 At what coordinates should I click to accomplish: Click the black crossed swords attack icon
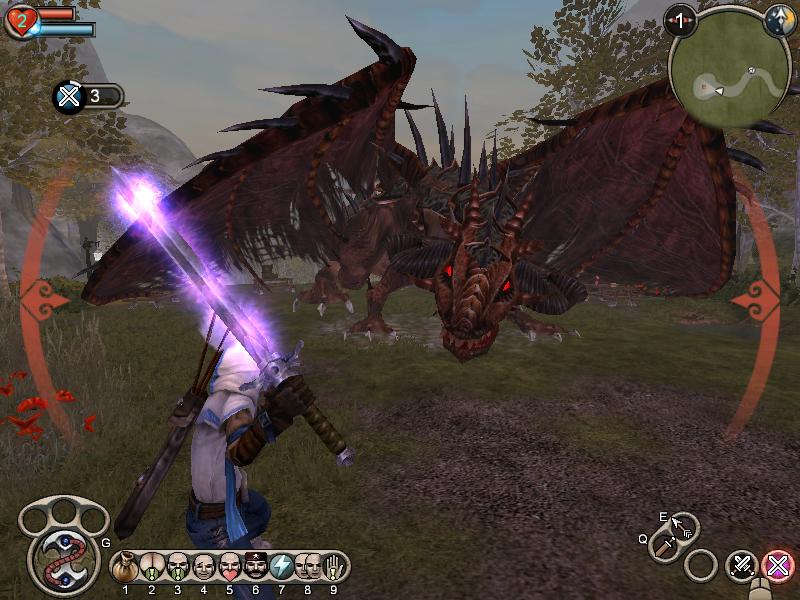[742, 567]
